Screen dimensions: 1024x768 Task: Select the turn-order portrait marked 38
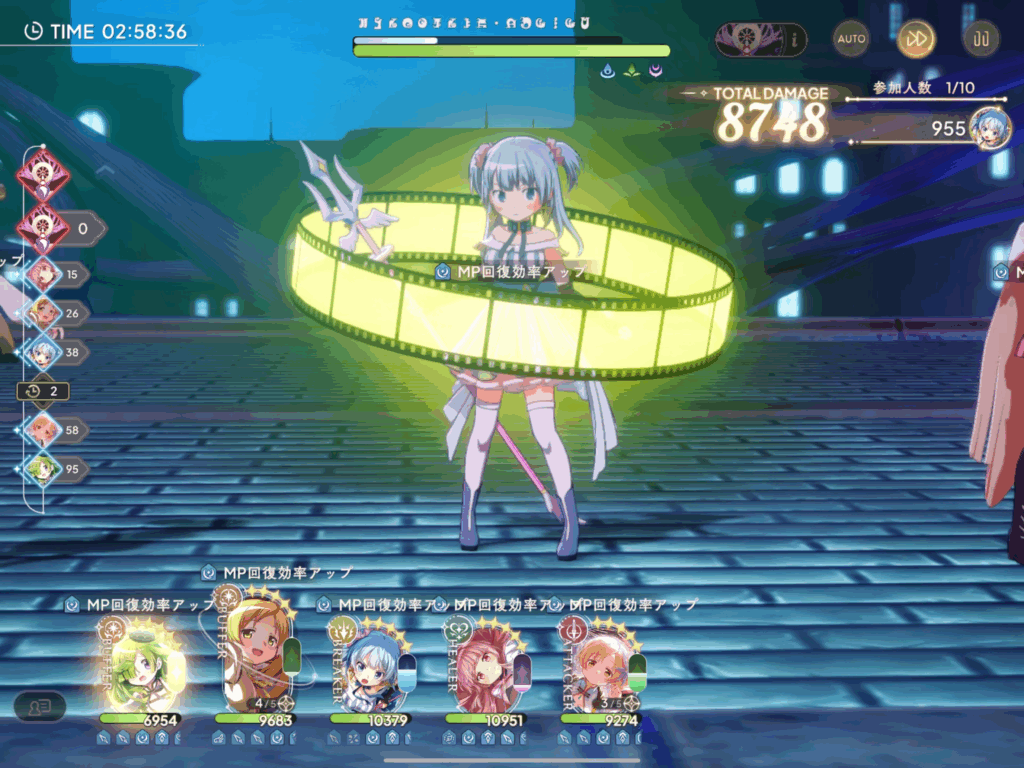[x=43, y=352]
